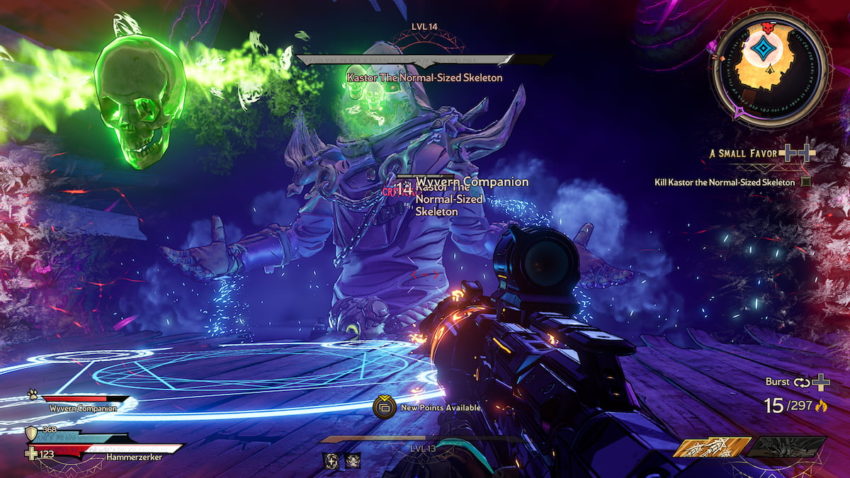Tick the Kill Kastor objective checkbox
Image resolution: width=850 pixels, height=478 pixels.
click(x=806, y=182)
